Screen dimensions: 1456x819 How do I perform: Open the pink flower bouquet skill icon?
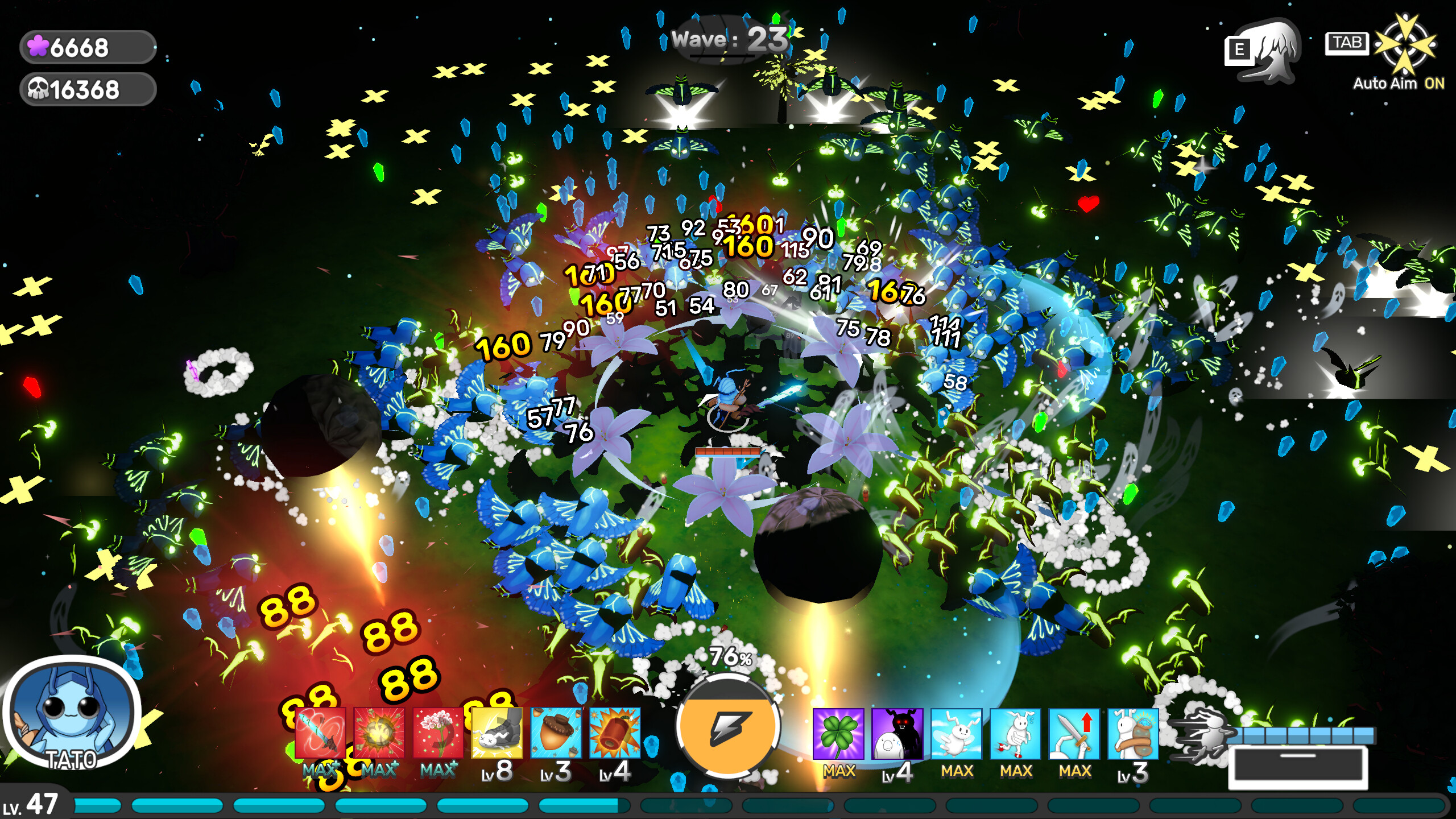[438, 733]
